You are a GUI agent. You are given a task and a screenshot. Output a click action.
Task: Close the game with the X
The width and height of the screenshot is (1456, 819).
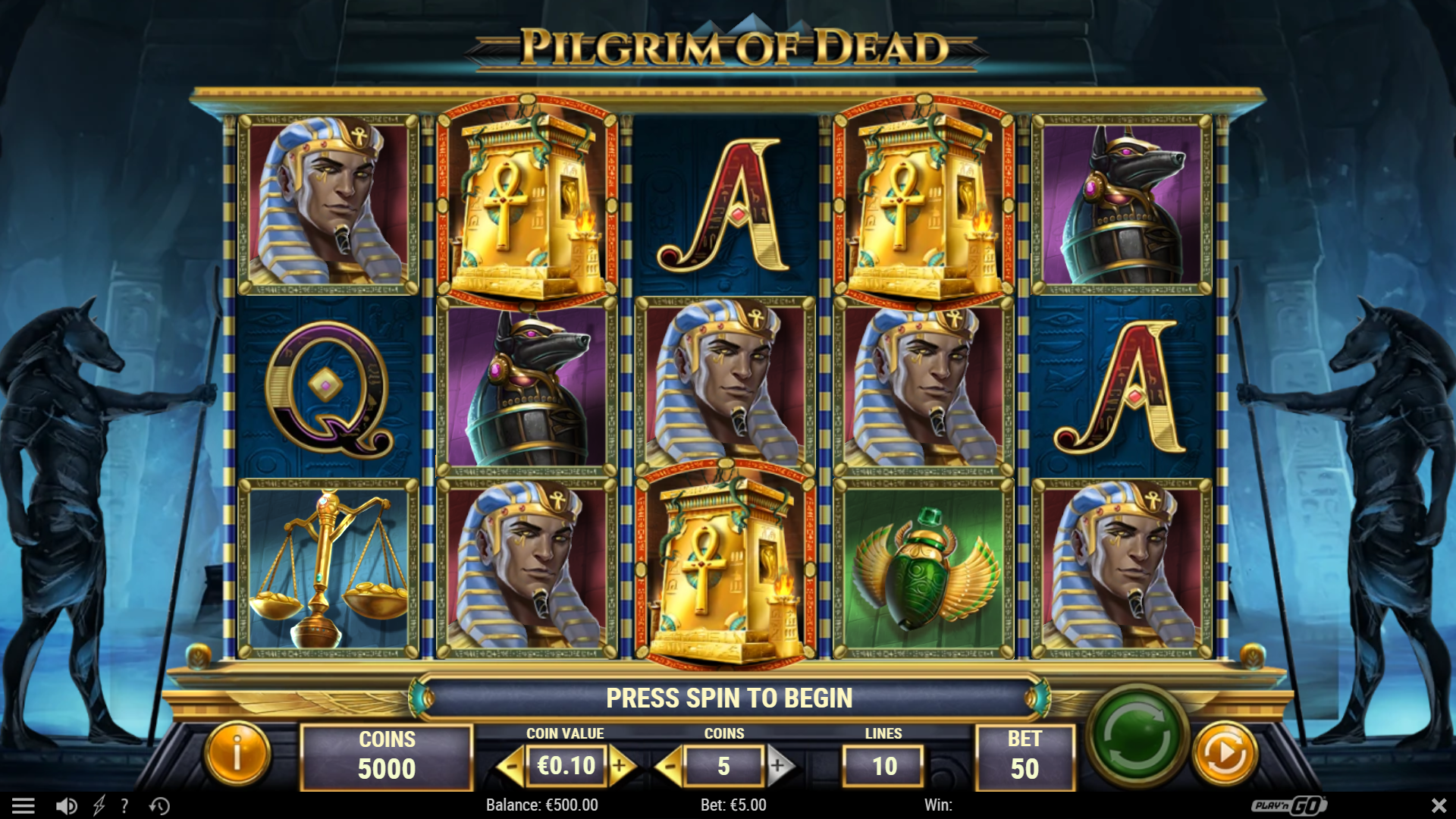pyautogui.click(x=1439, y=805)
